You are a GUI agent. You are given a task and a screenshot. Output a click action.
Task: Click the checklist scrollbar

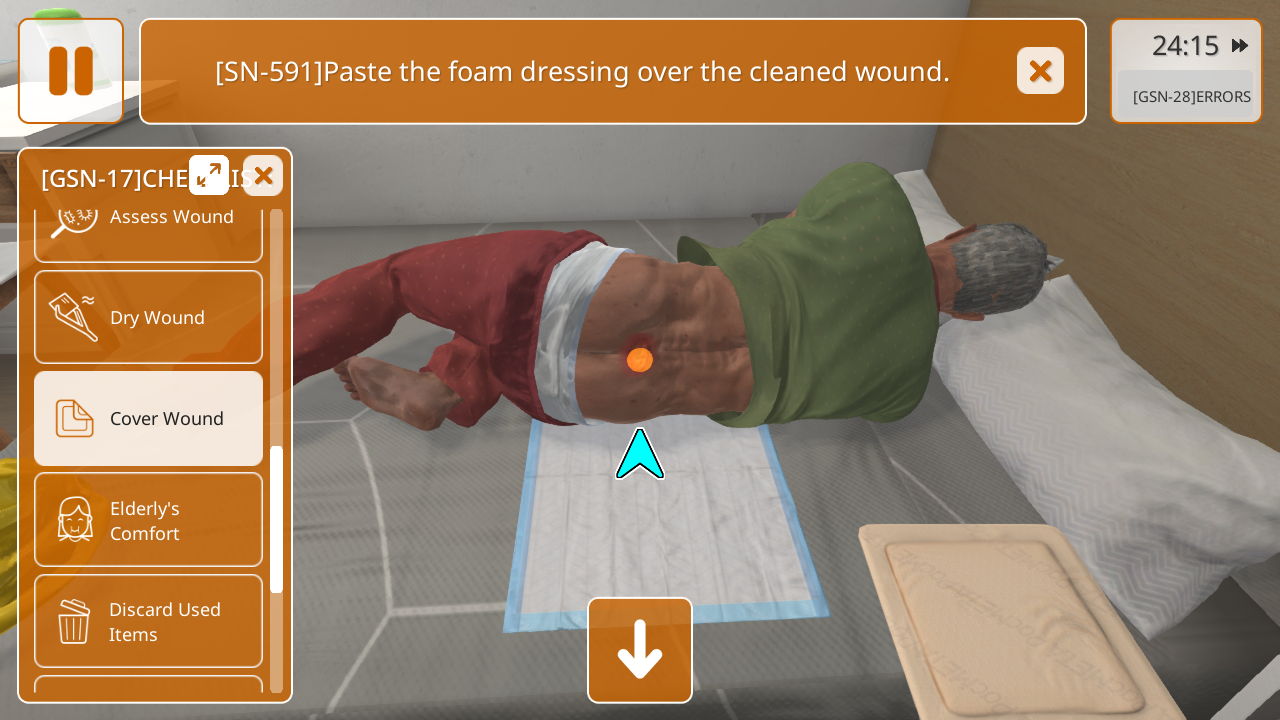click(x=276, y=518)
